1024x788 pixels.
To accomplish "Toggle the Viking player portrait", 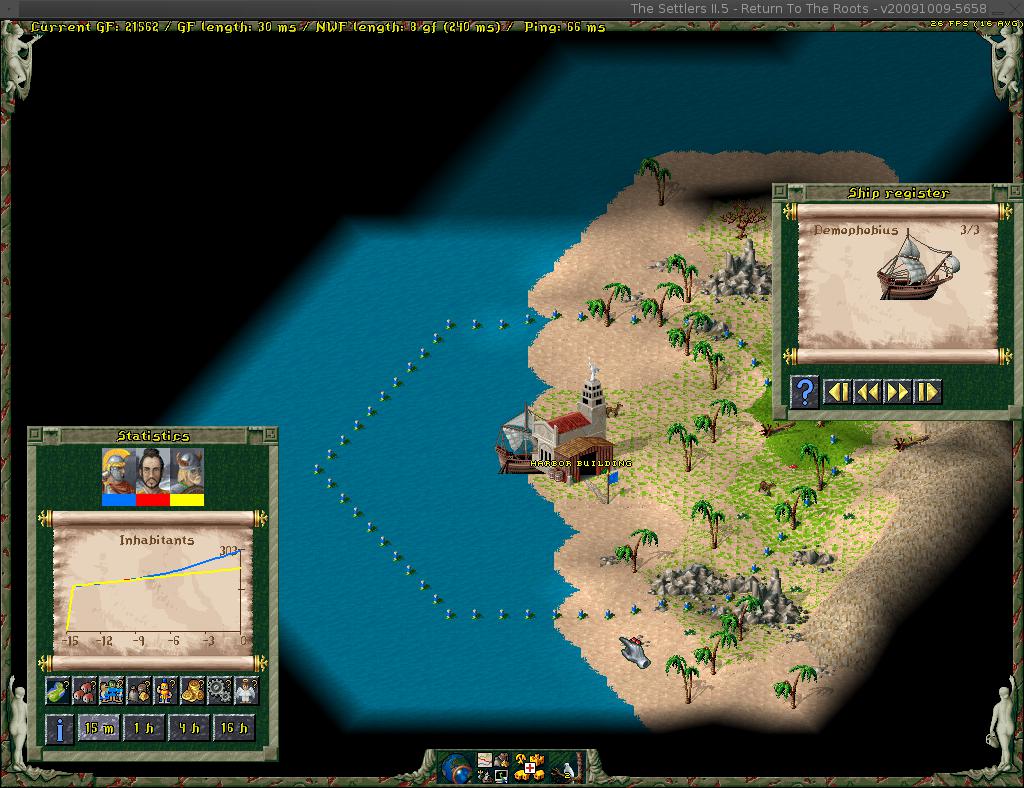I will (187, 475).
